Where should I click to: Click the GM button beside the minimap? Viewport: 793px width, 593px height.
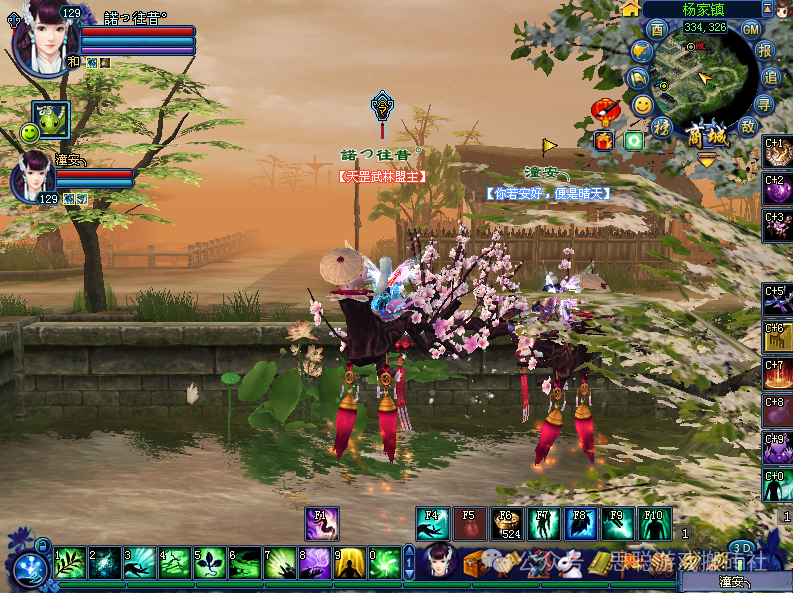click(x=752, y=29)
